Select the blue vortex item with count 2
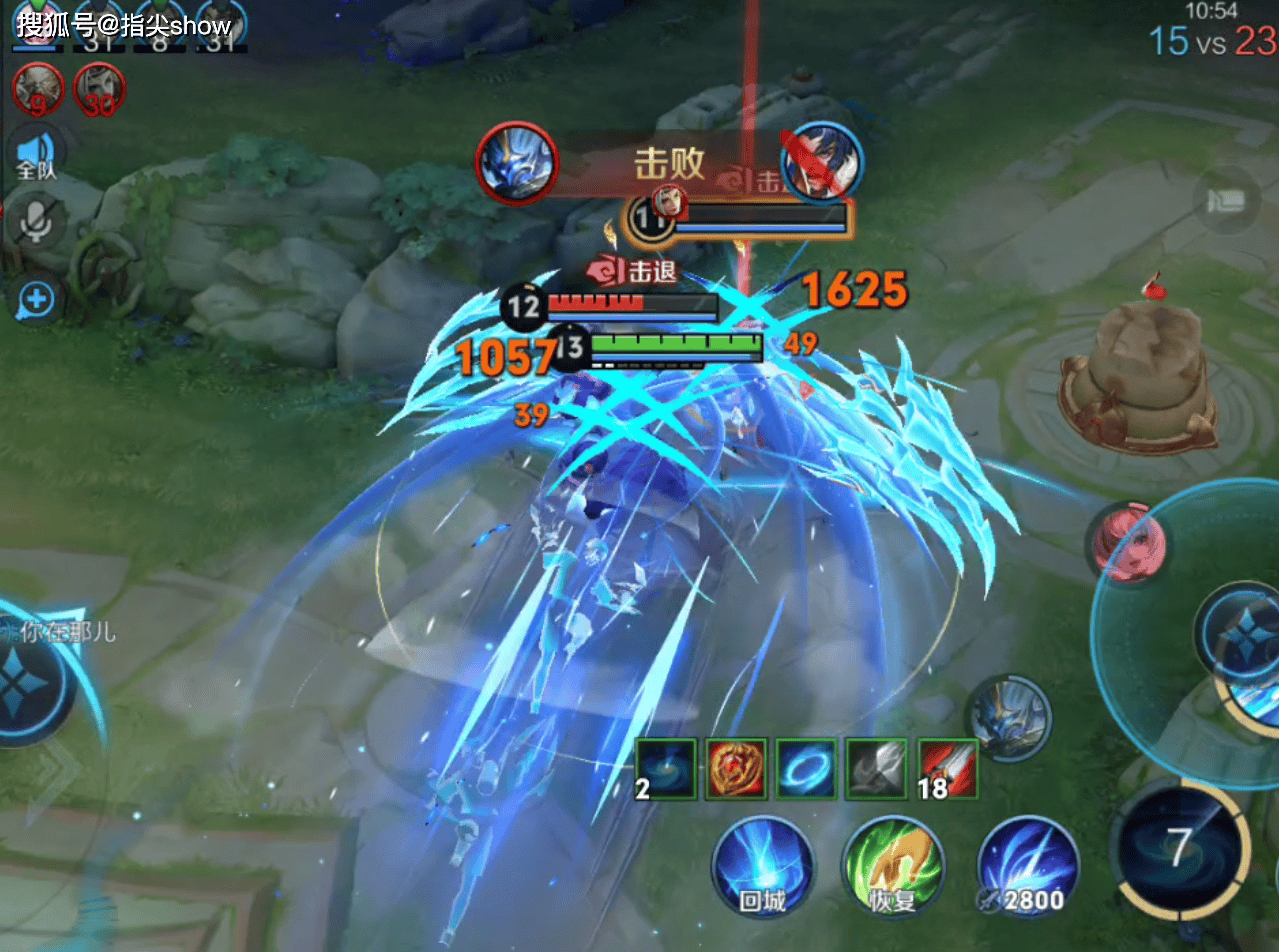Viewport: 1279px width, 952px height. (666, 769)
